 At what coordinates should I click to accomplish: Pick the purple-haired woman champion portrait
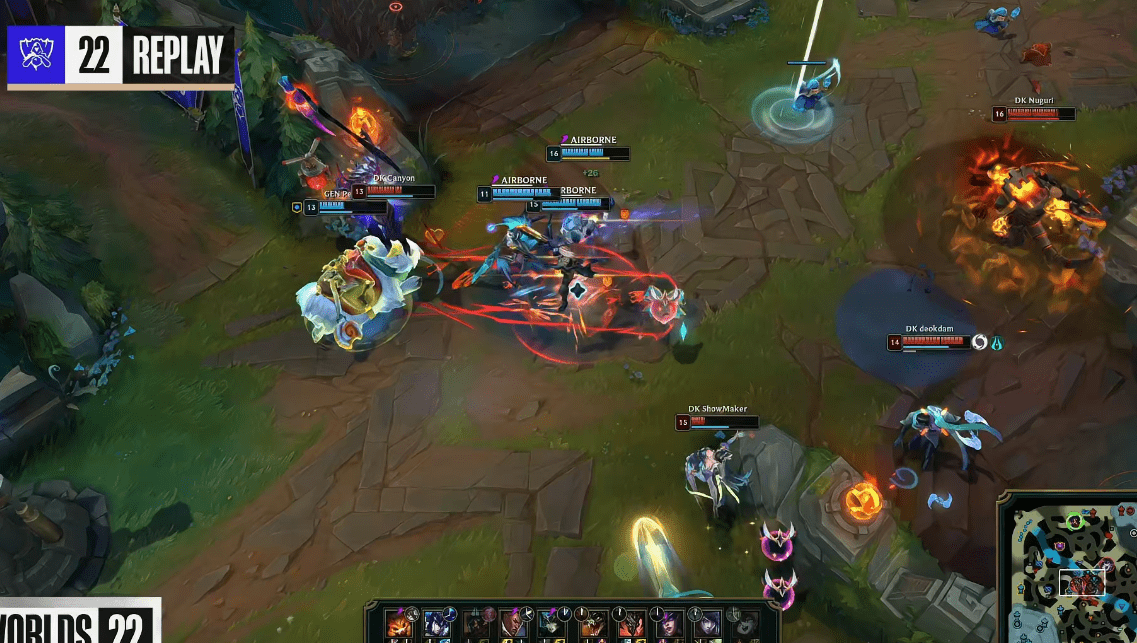[669, 624]
